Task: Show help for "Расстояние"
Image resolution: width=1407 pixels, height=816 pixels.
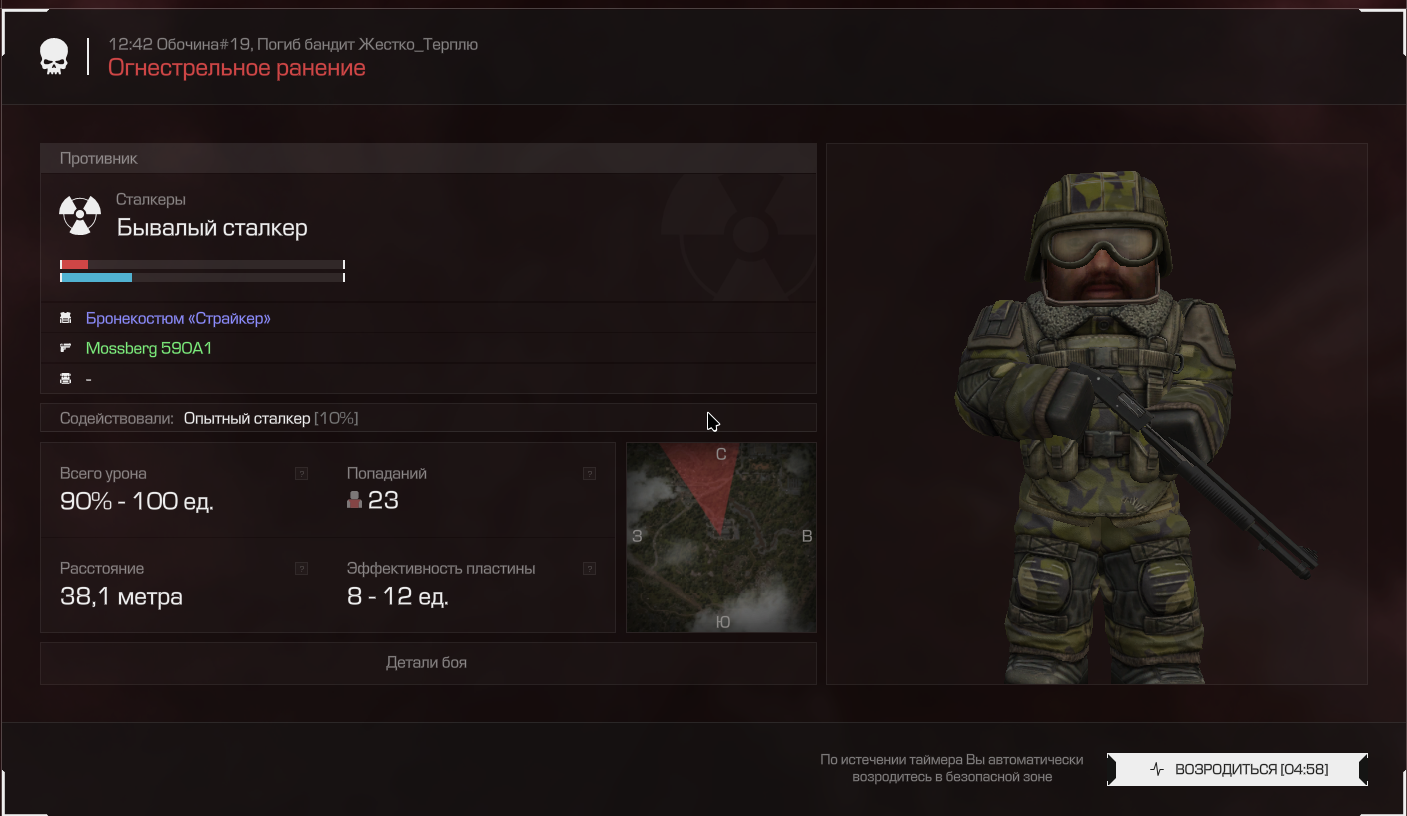Action: point(301,569)
